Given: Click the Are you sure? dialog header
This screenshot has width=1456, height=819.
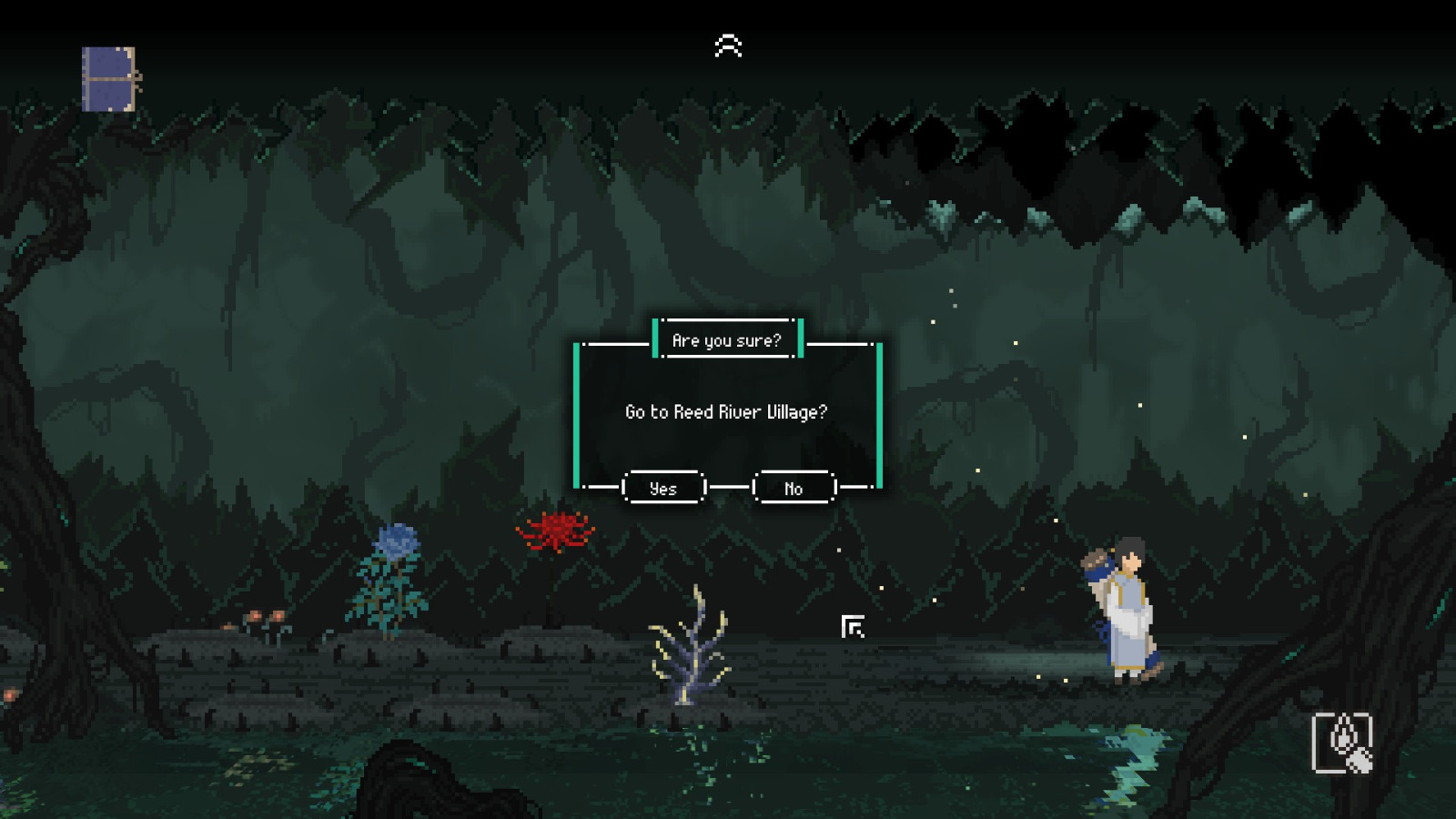Looking at the screenshot, I should click(727, 341).
